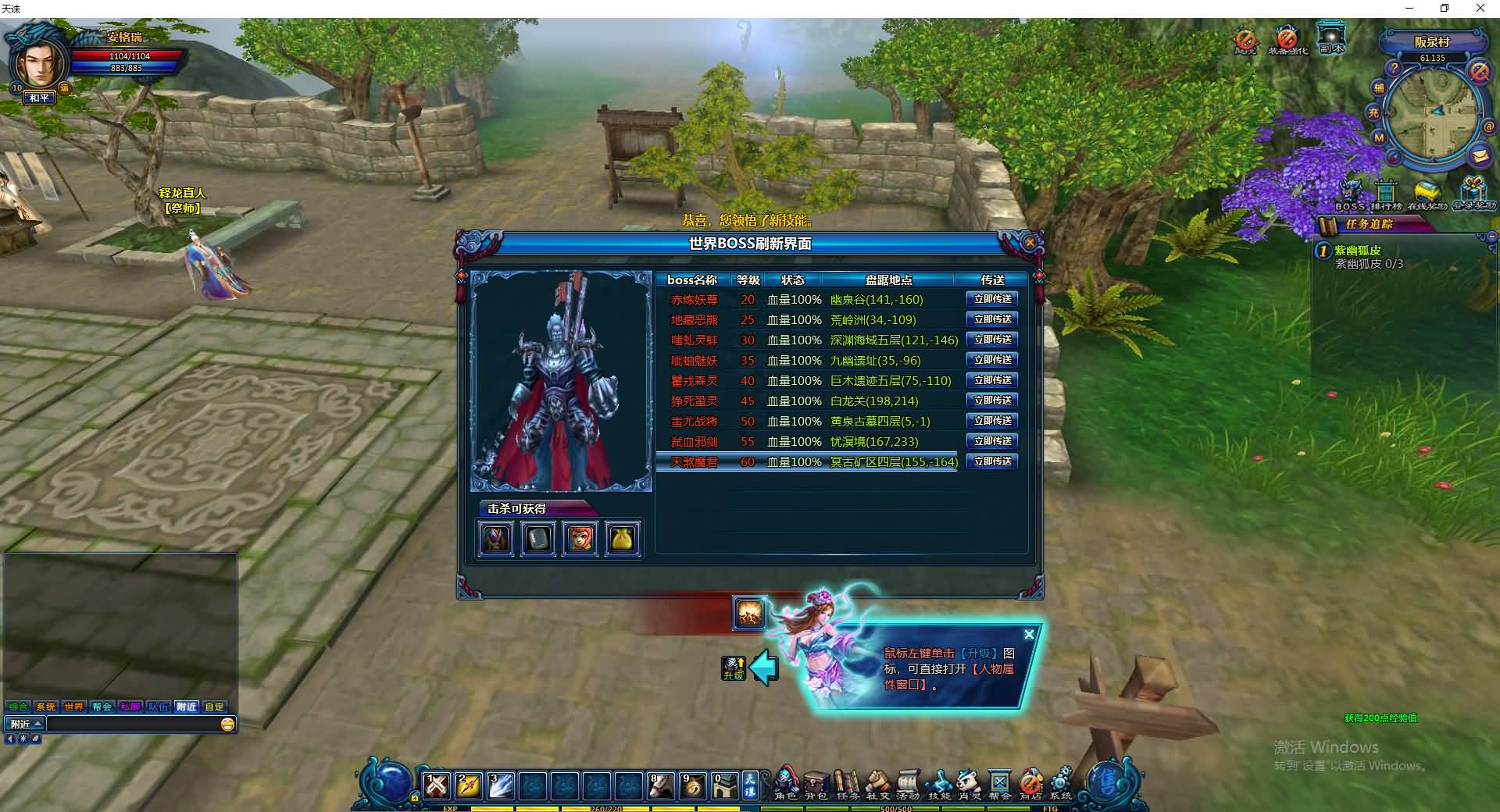Close the 世界BOSS刷新界面 window
1500x812 pixels.
click(1030, 243)
